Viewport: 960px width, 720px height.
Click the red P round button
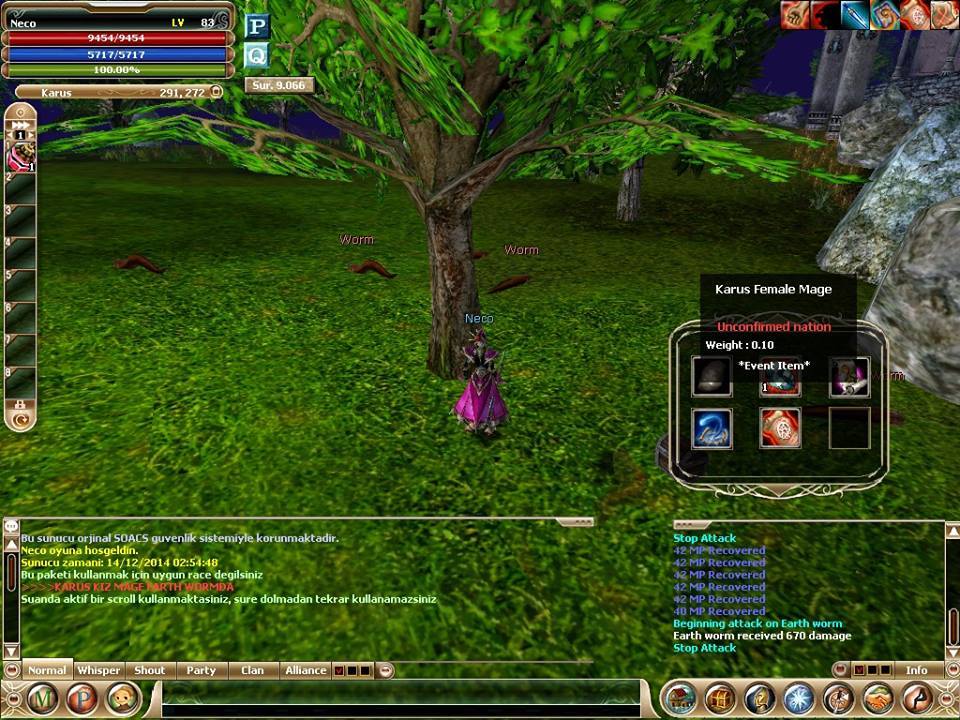83,698
